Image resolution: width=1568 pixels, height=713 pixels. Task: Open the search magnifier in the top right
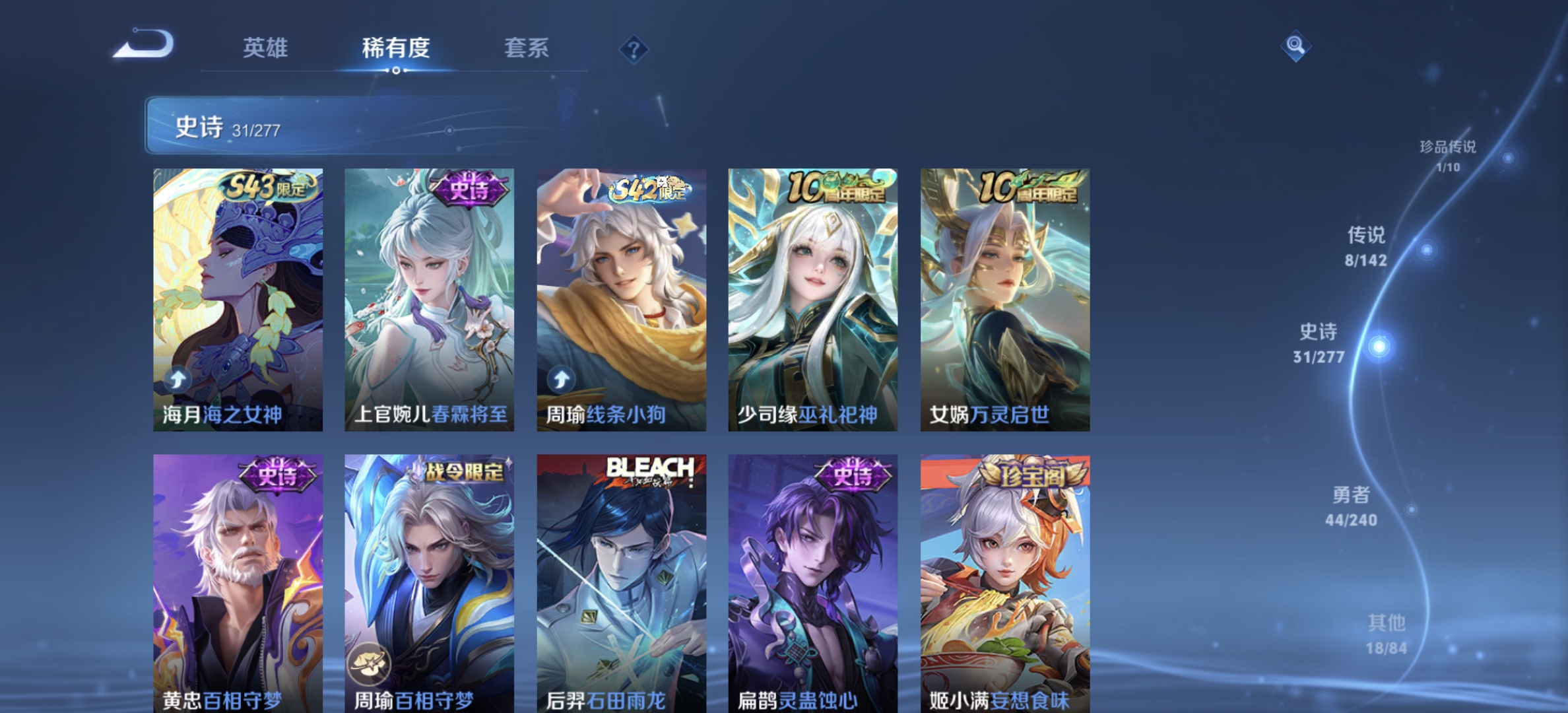1297,45
